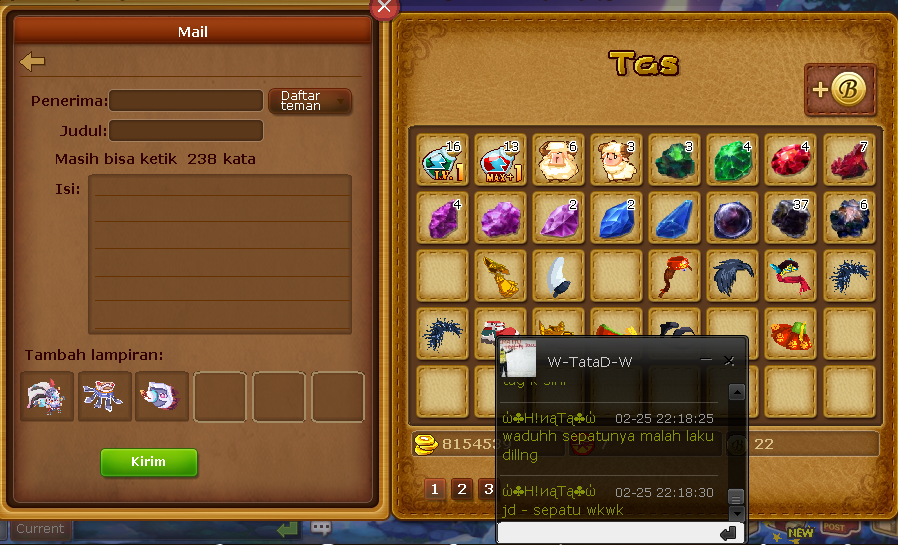This screenshot has width=898, height=545.
Task: Go back using the Mail arrow button
Action: click(x=33, y=62)
